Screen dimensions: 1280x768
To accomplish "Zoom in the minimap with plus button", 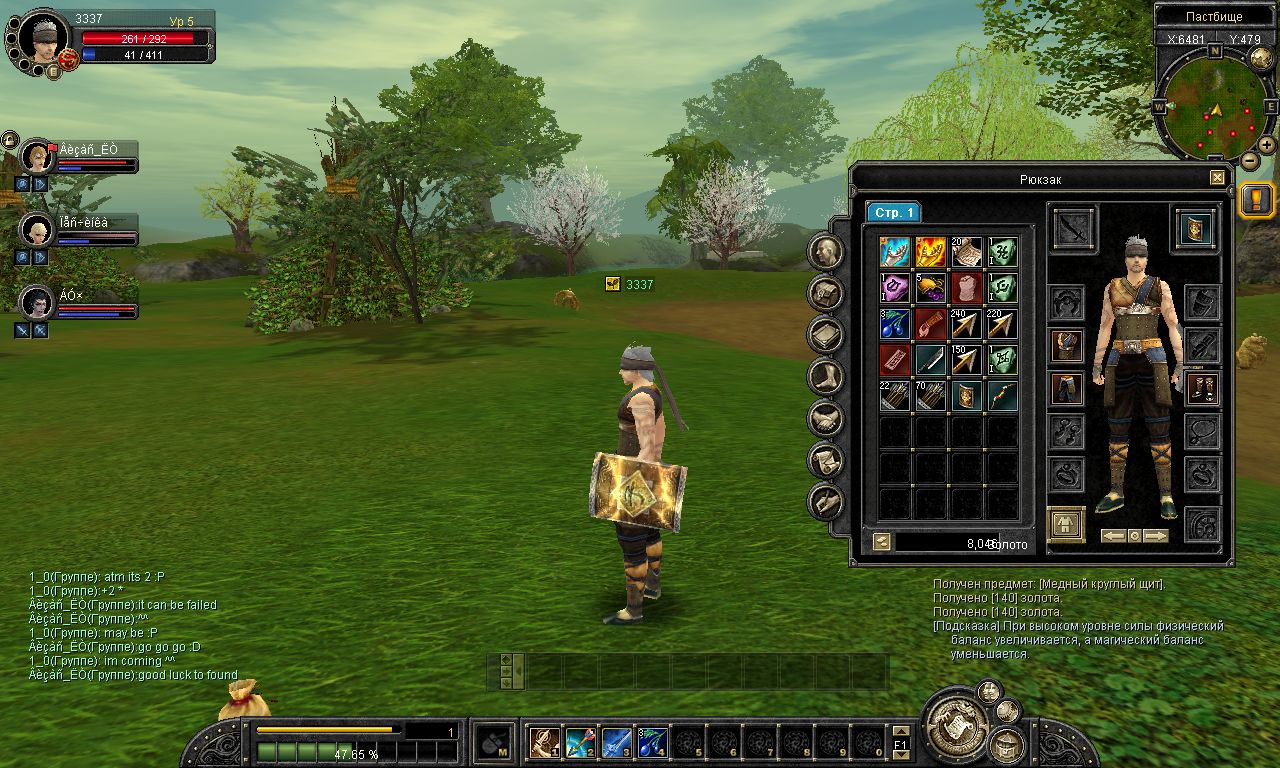I will click(x=1267, y=145).
